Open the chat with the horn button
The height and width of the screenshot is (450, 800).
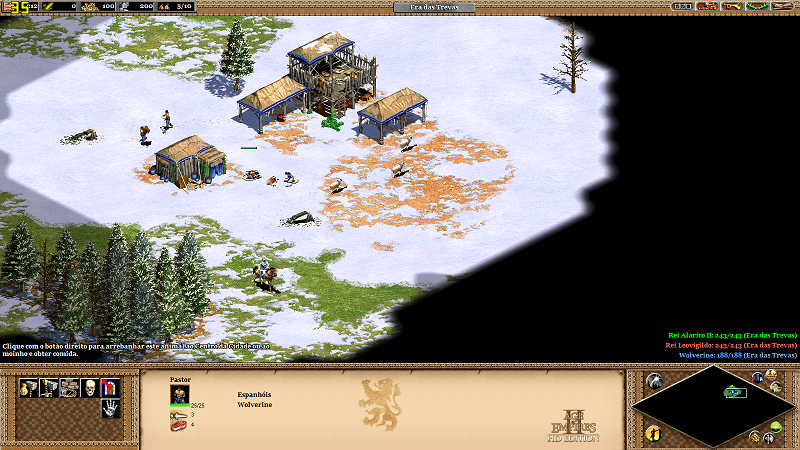click(731, 6)
